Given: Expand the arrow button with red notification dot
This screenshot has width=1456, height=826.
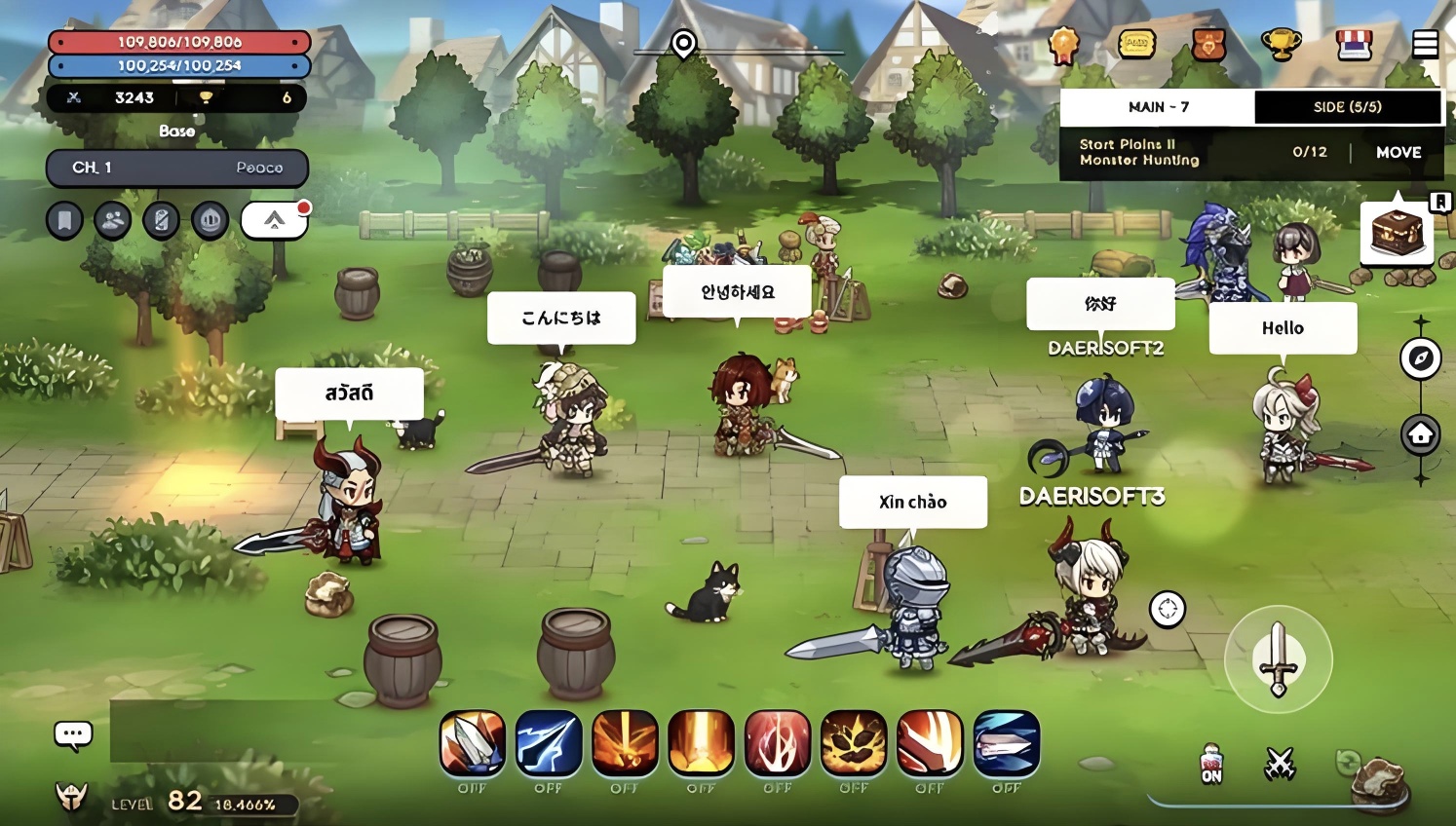Looking at the screenshot, I should (x=275, y=221).
